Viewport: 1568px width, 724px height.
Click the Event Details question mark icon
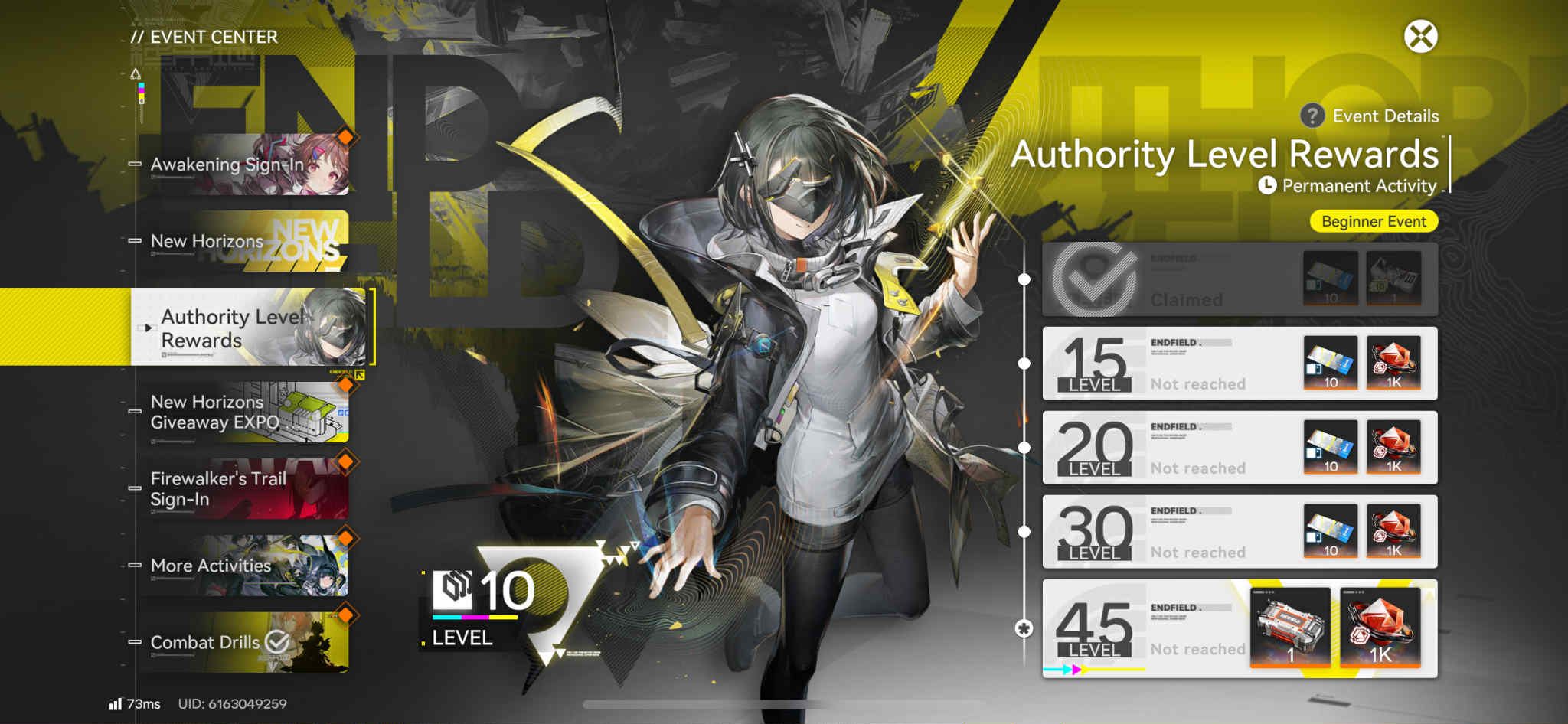click(1311, 116)
